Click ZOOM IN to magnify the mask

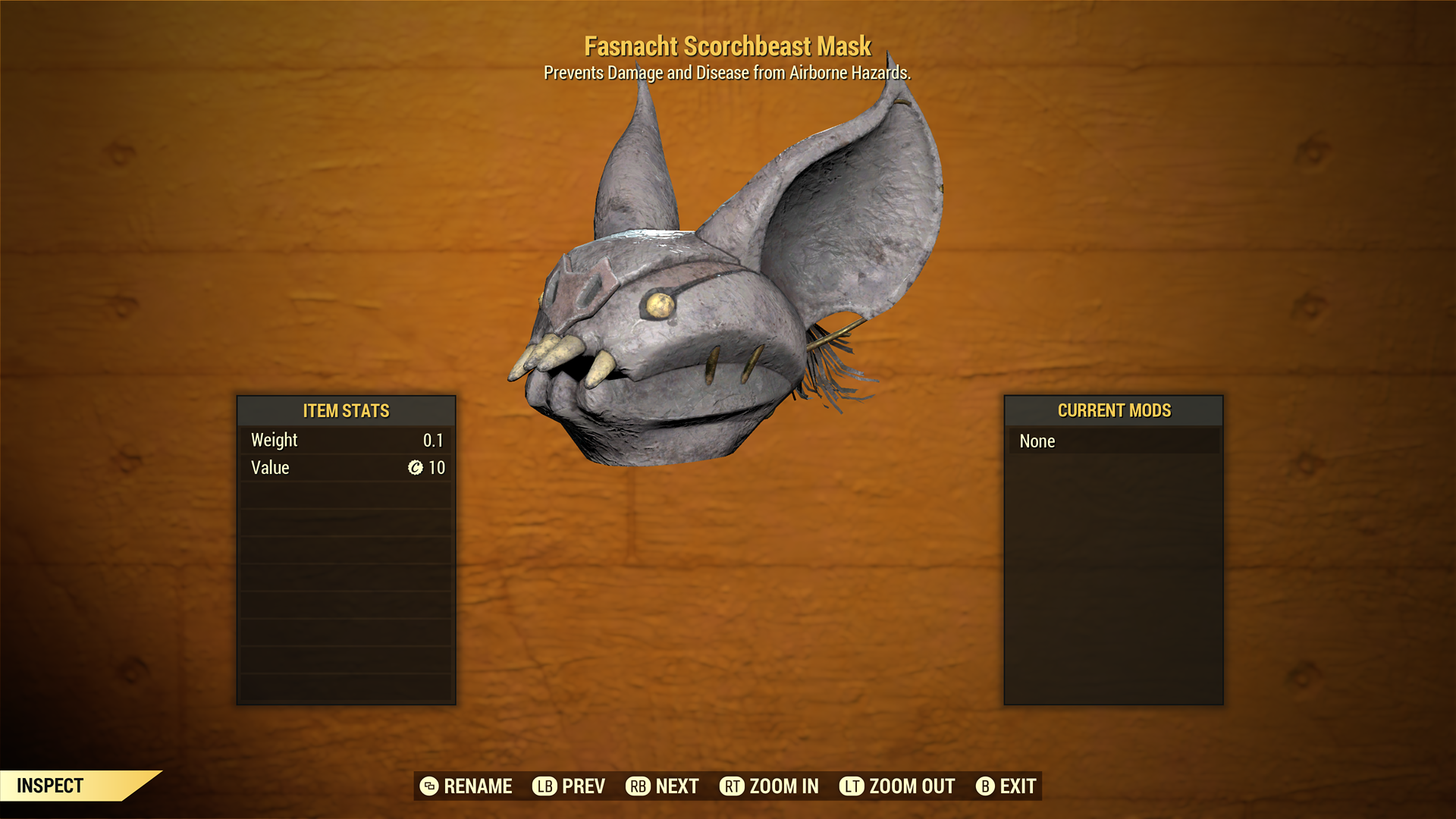[783, 786]
